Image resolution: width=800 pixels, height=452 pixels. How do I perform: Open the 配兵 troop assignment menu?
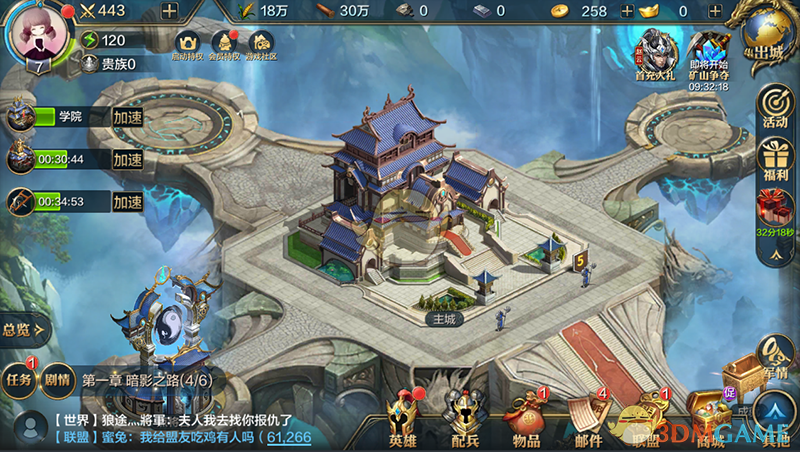464,420
